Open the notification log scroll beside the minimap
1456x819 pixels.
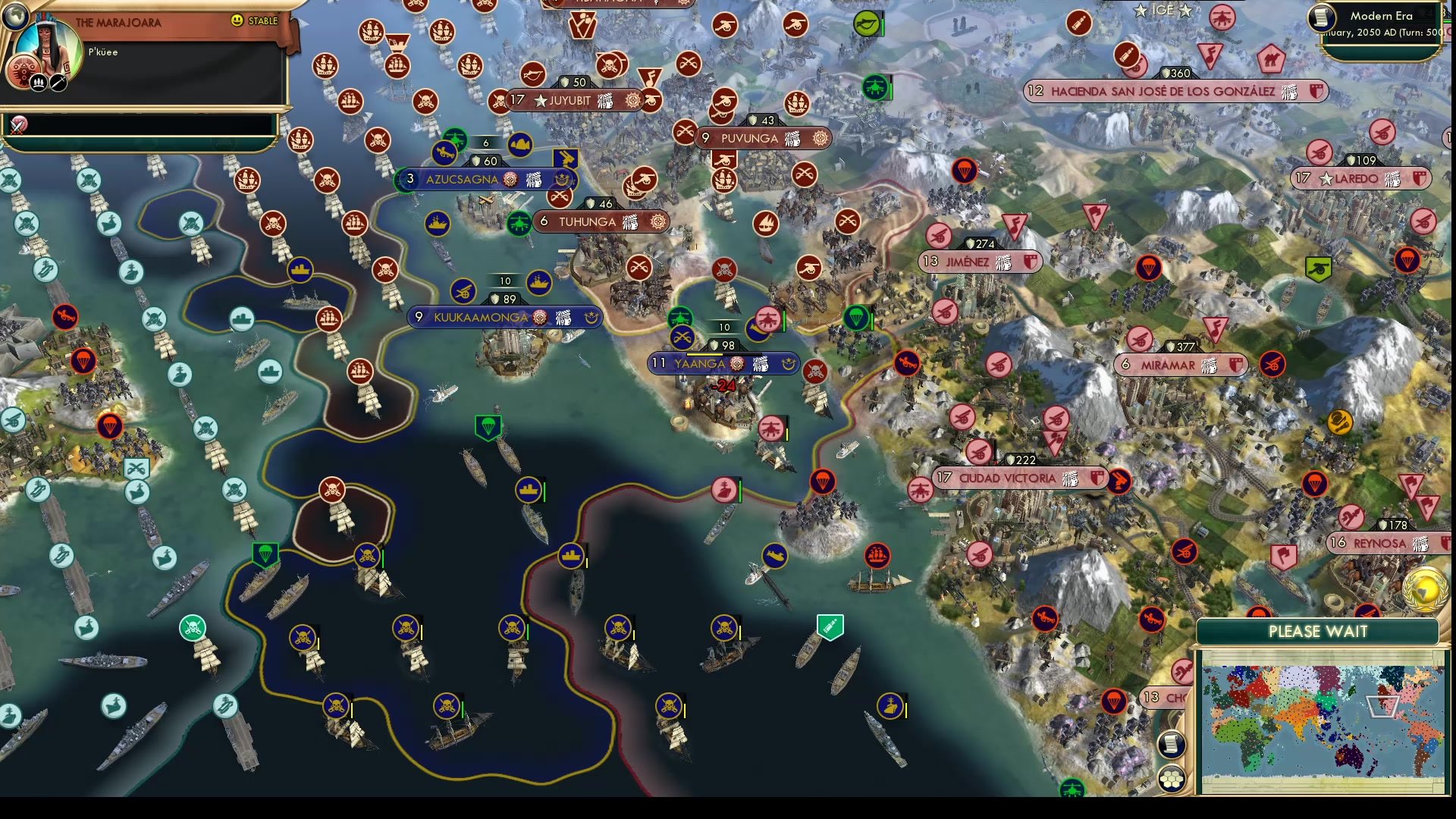tap(1172, 745)
